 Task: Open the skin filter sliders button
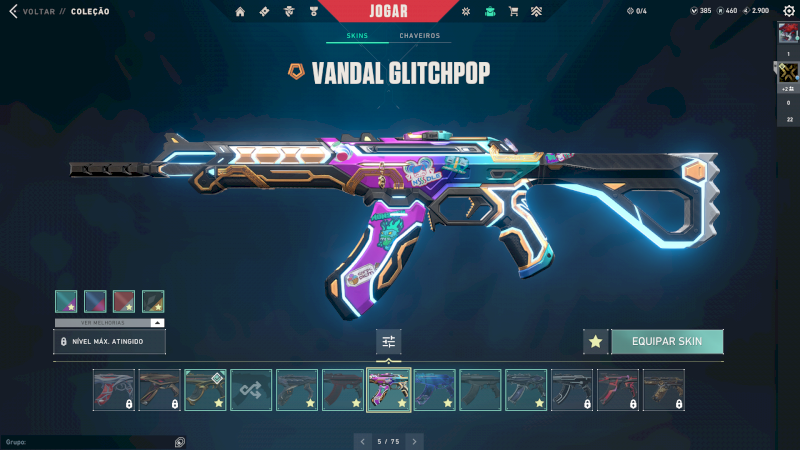[389, 342]
